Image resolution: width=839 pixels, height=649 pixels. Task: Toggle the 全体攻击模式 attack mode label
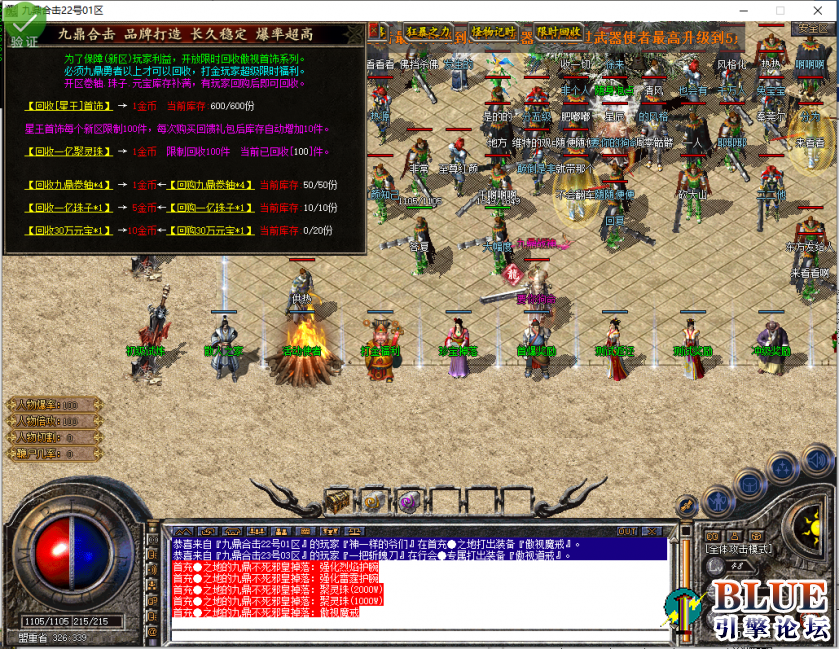pyautogui.click(x=735, y=548)
